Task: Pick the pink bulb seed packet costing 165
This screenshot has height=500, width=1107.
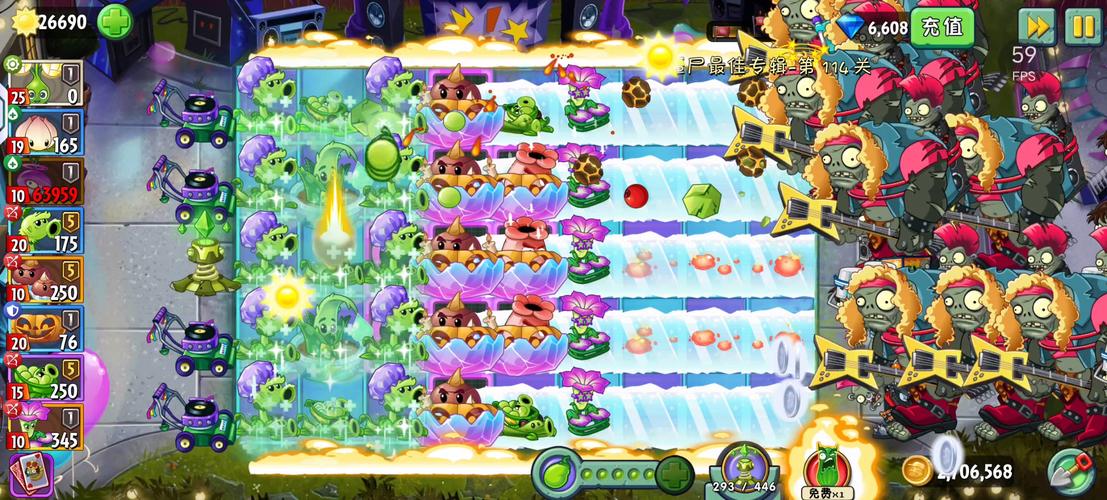Action: pos(43,134)
